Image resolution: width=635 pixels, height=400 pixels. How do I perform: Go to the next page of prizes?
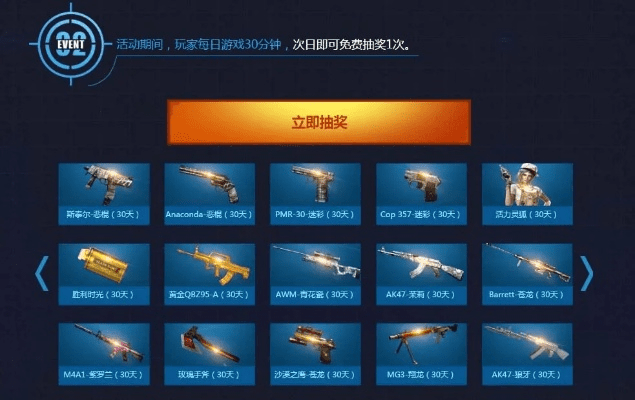pyautogui.click(x=587, y=273)
